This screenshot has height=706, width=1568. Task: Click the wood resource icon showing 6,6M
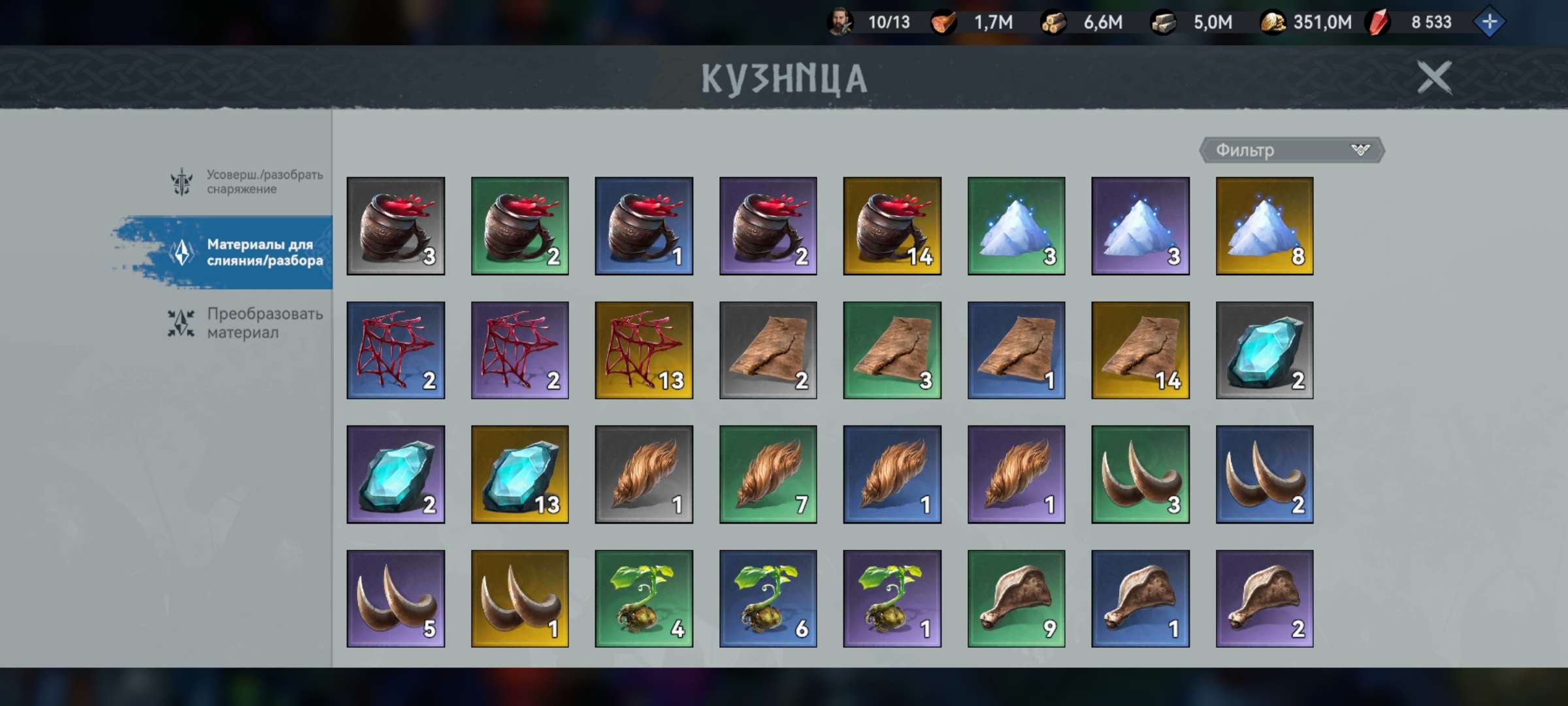pyautogui.click(x=1053, y=22)
